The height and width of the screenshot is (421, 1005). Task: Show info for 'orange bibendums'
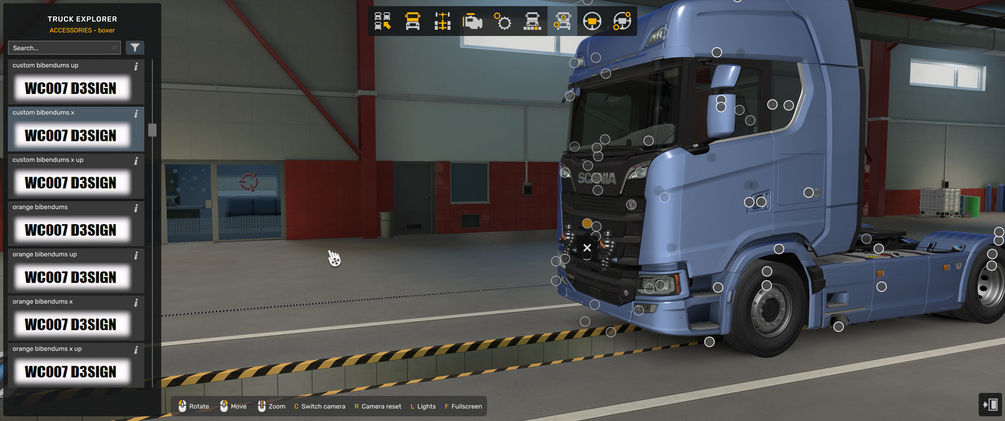[x=136, y=208]
